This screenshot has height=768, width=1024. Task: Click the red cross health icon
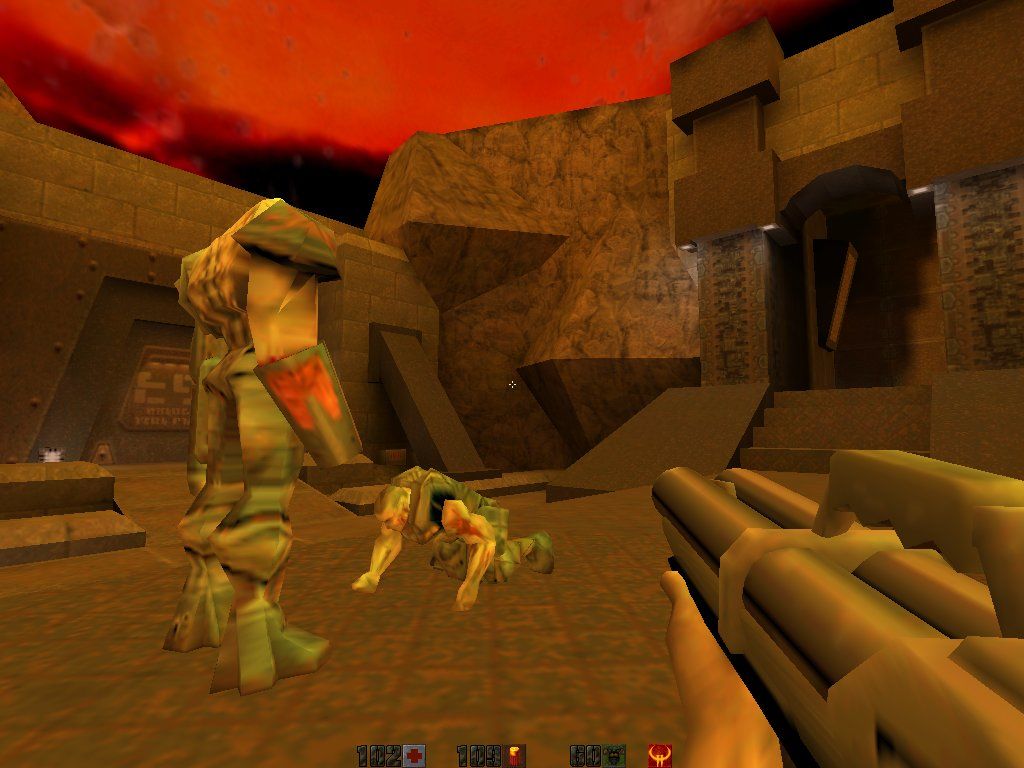click(415, 756)
